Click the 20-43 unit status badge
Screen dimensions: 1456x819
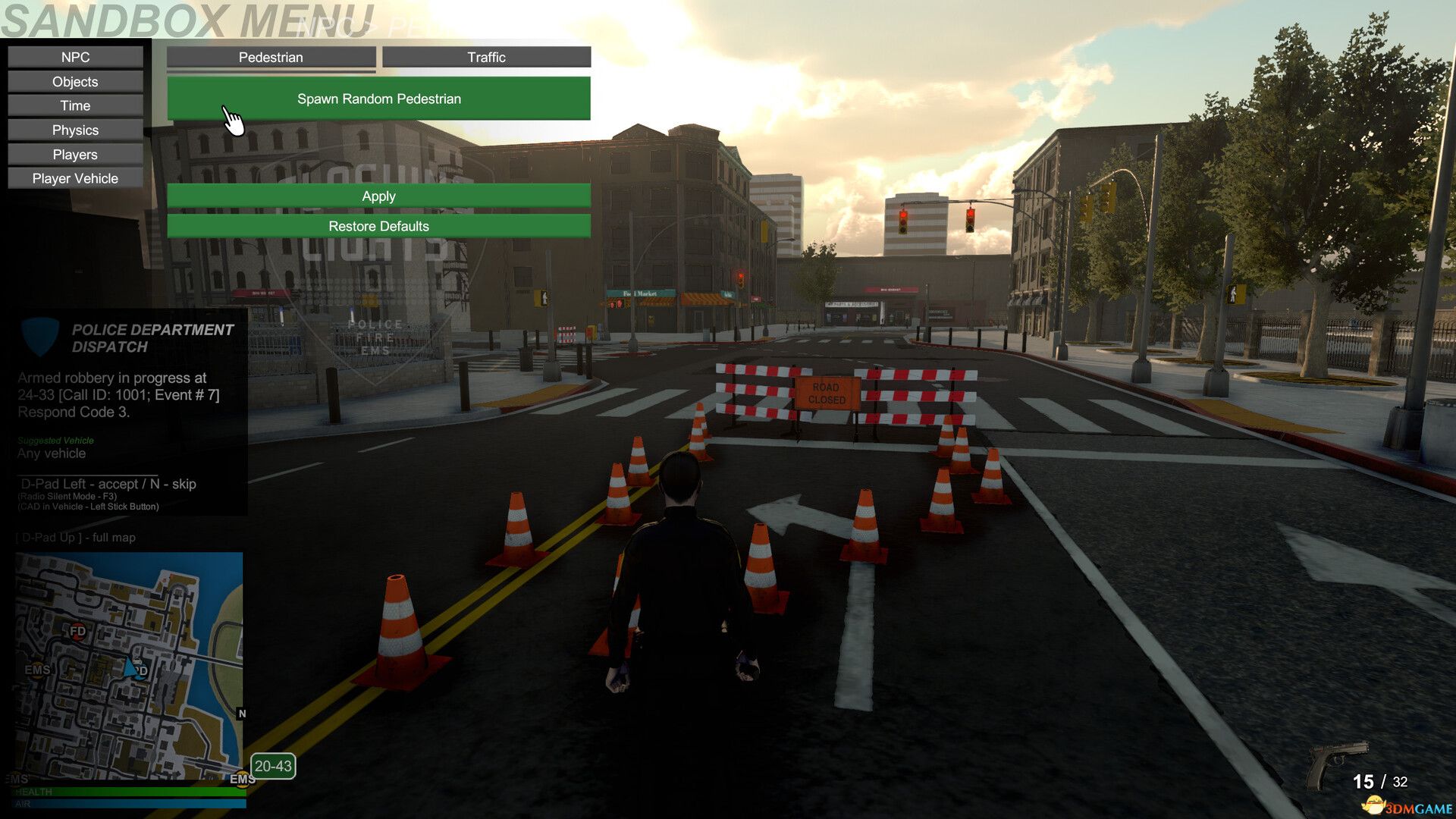coord(275,766)
